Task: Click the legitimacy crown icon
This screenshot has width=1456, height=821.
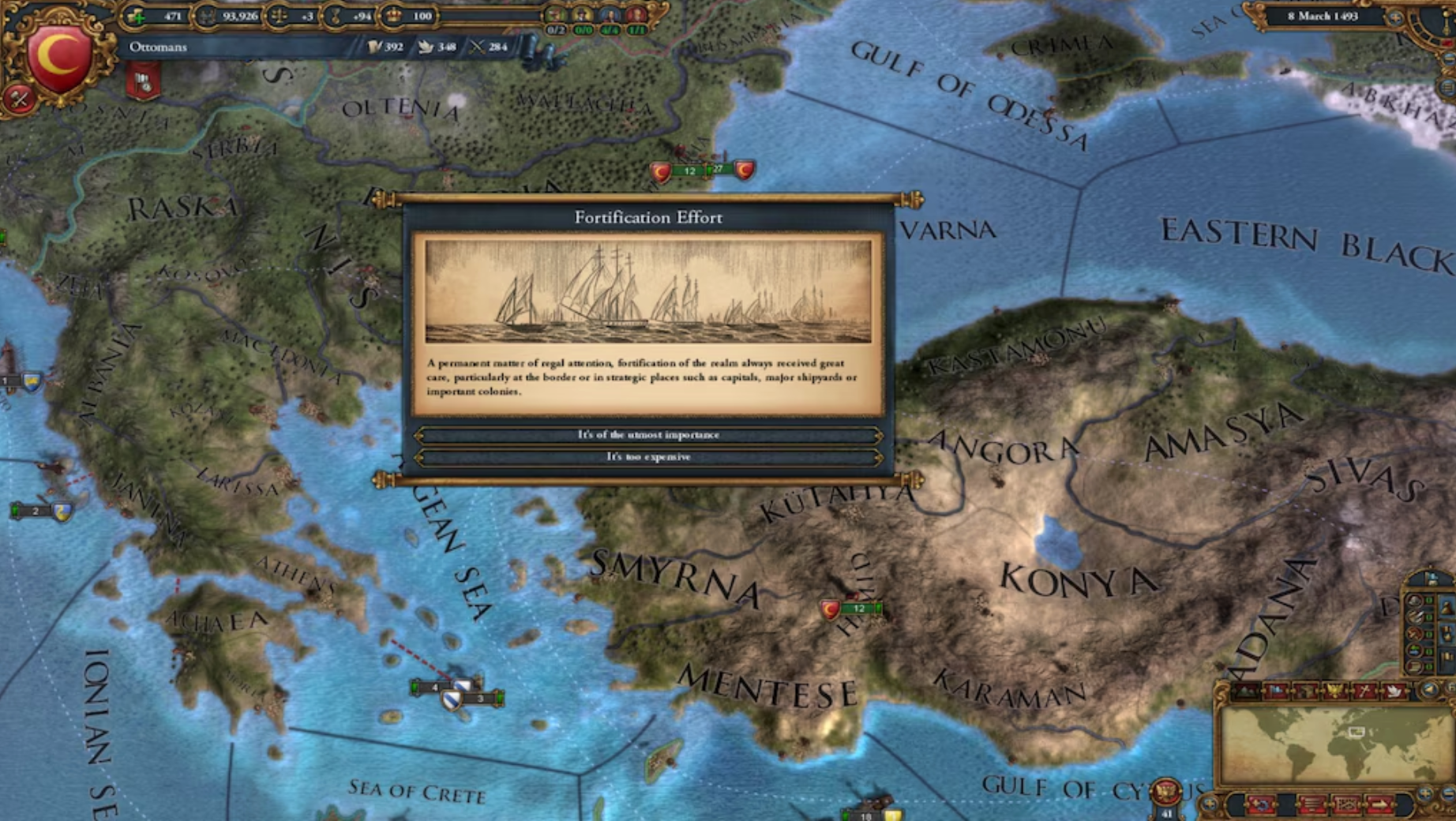Action: point(392,17)
